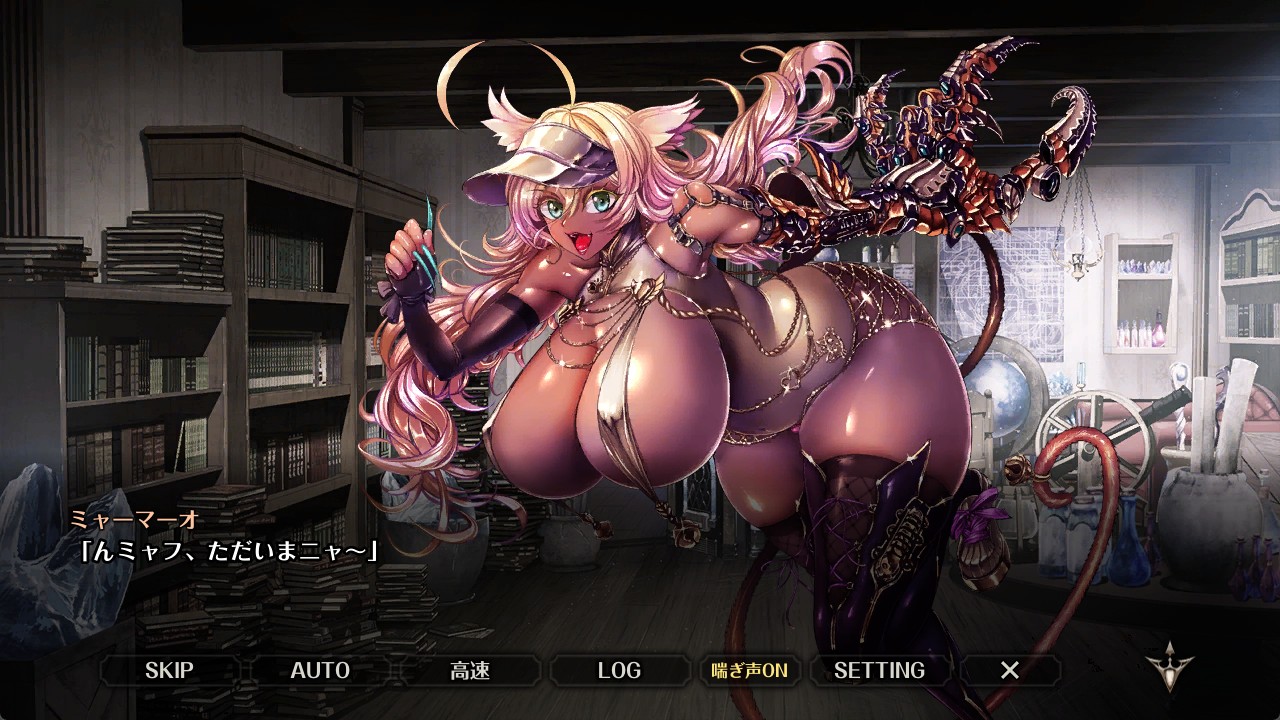Open the dialogue LOG

tap(619, 670)
